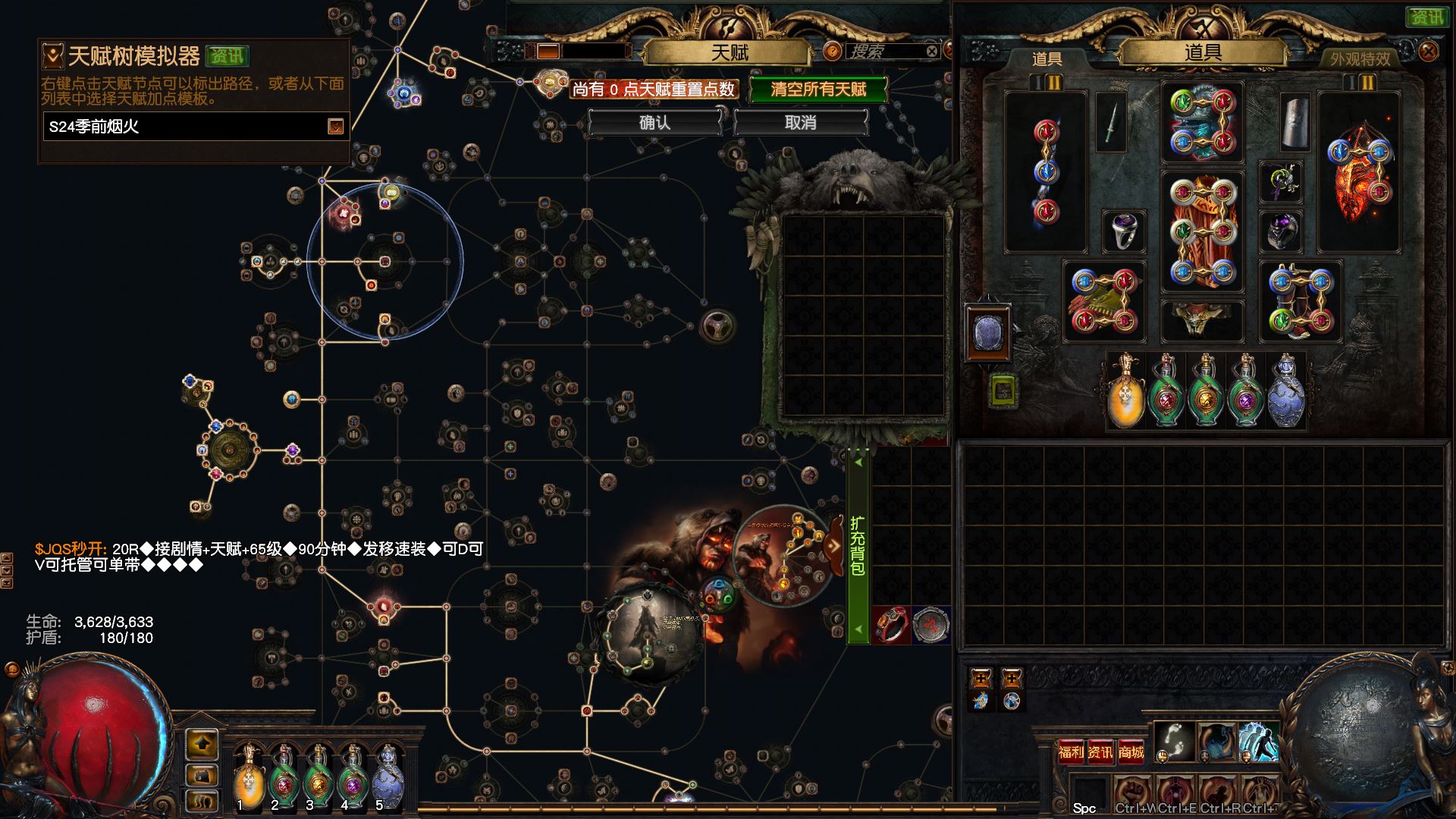Click 清空所有天赋 to reset all passives
Image resolution: width=1456 pixels, height=819 pixels.
point(818,89)
